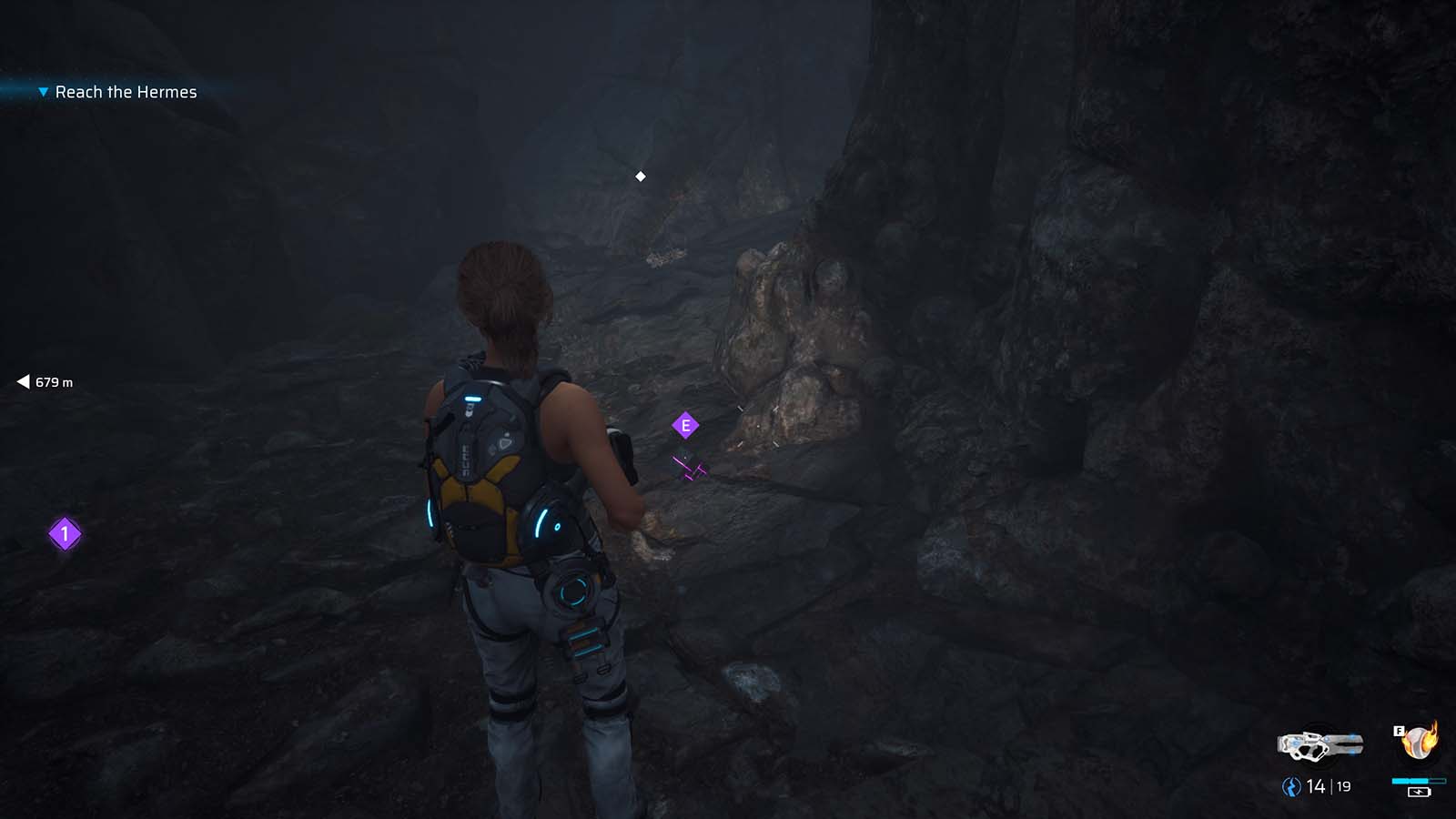Select the electric pistol weapon icon
1456x819 pixels.
tap(1319, 746)
